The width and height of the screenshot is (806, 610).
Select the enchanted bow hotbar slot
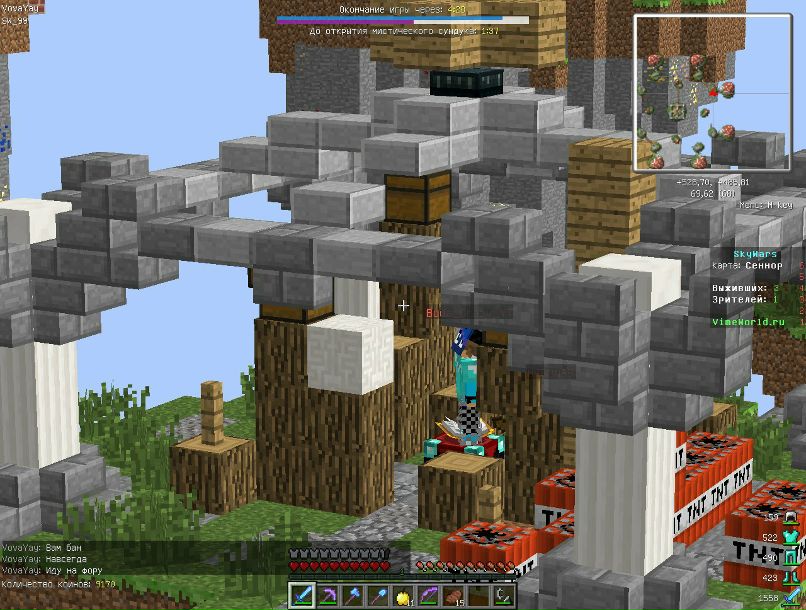427,596
